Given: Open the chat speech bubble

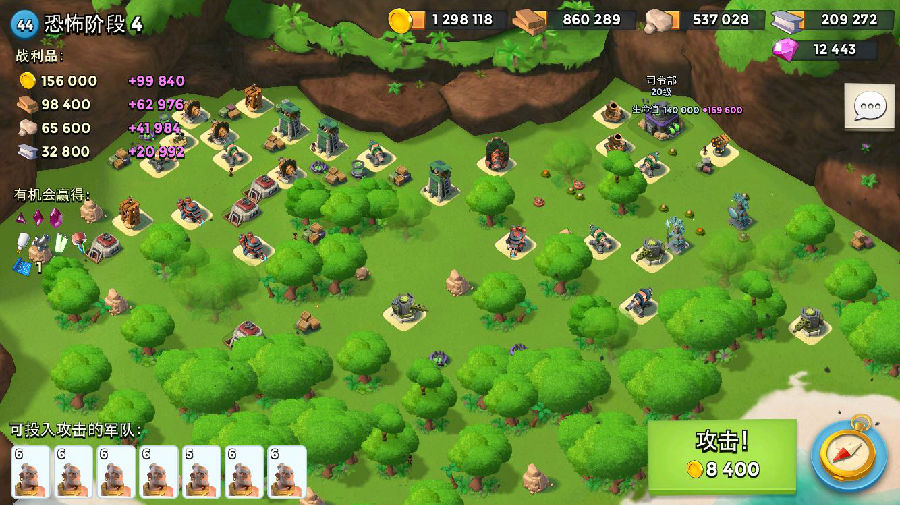Looking at the screenshot, I should tap(868, 106).
